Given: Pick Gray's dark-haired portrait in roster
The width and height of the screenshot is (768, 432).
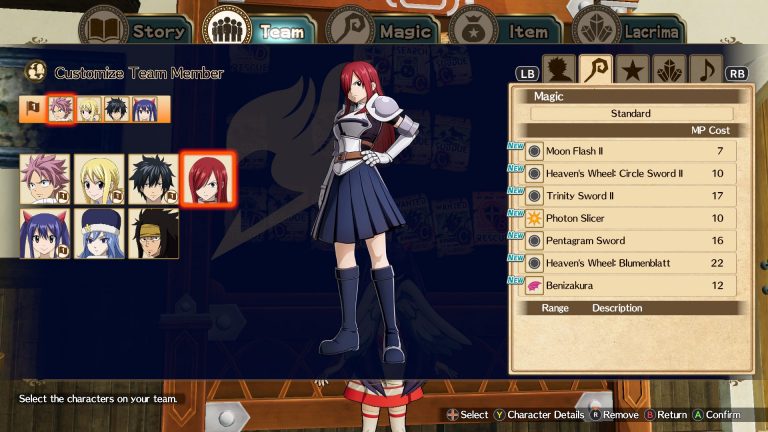Looking at the screenshot, I should pyautogui.click(x=153, y=179).
